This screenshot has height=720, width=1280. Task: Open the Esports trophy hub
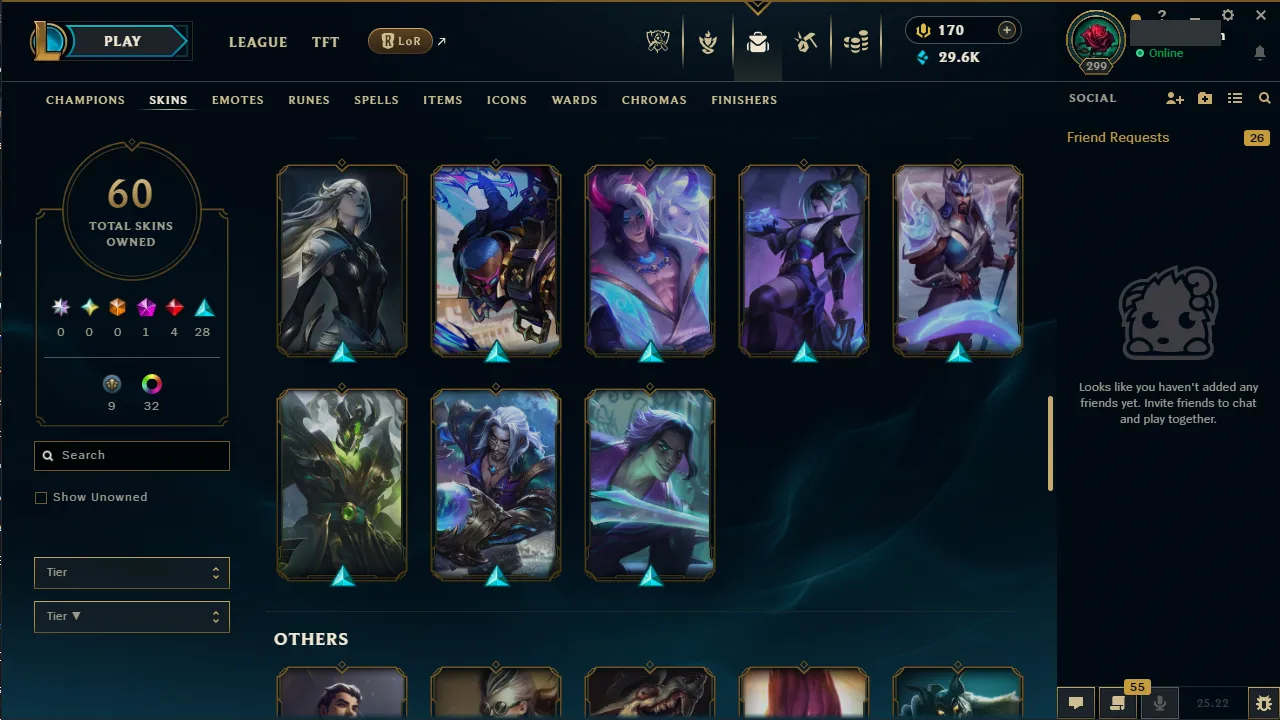[x=658, y=42]
